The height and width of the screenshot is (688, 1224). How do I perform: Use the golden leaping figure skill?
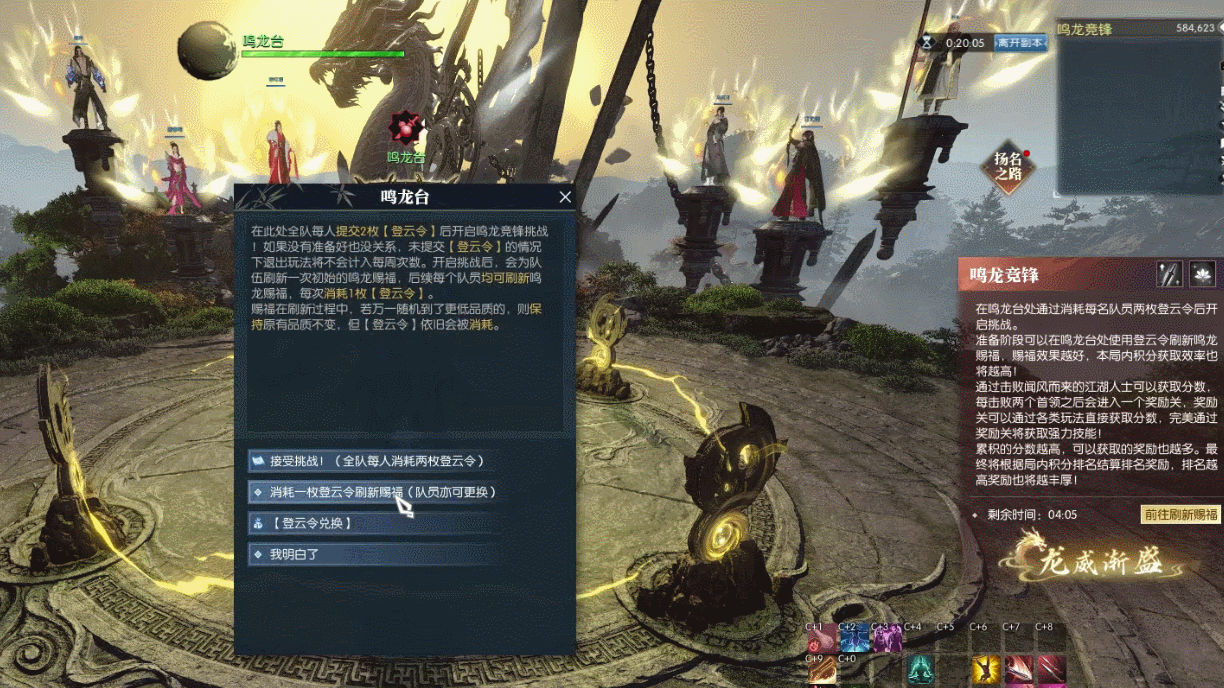[x=986, y=668]
